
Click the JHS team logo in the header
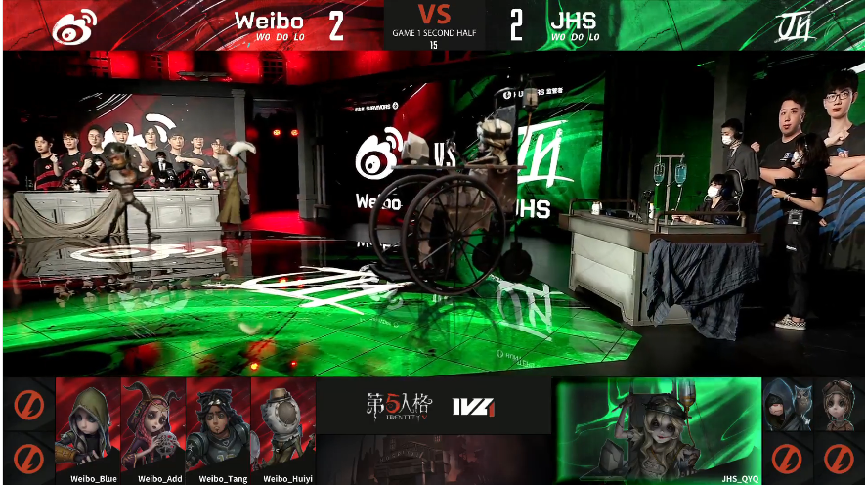(796, 25)
